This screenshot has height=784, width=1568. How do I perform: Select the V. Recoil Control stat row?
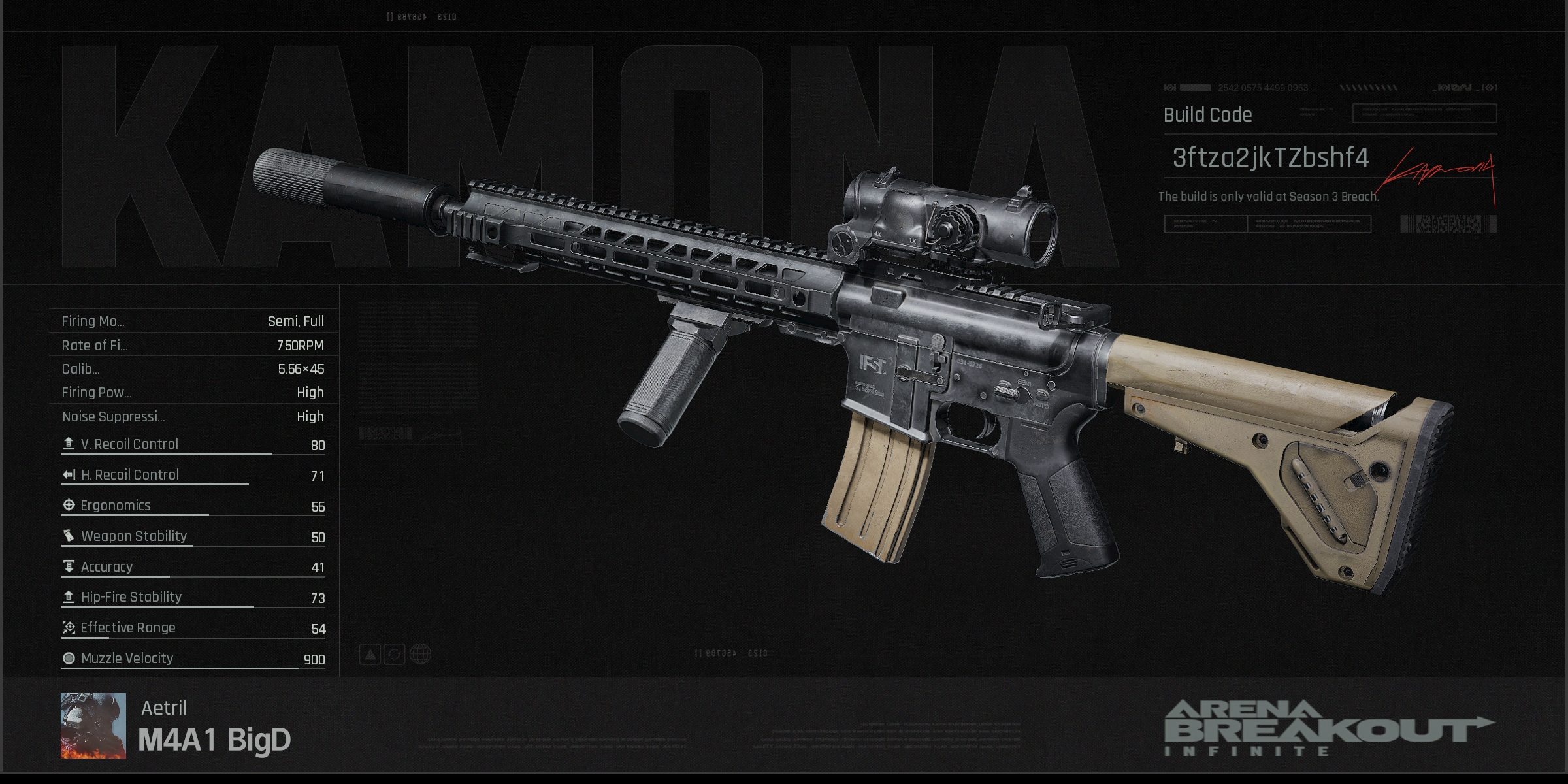point(193,445)
